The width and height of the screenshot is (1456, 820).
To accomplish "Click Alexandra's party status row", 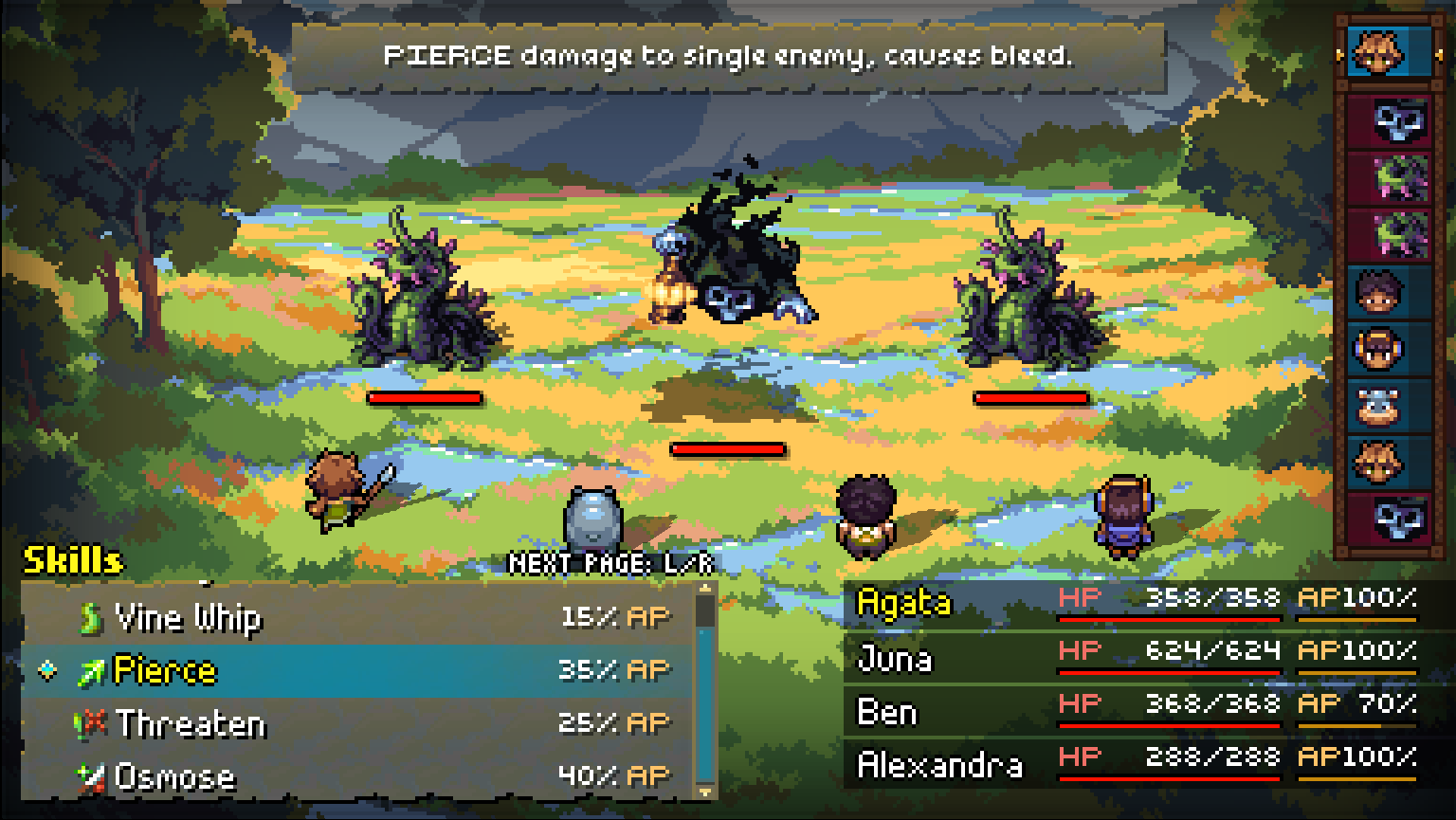I will [1134, 763].
